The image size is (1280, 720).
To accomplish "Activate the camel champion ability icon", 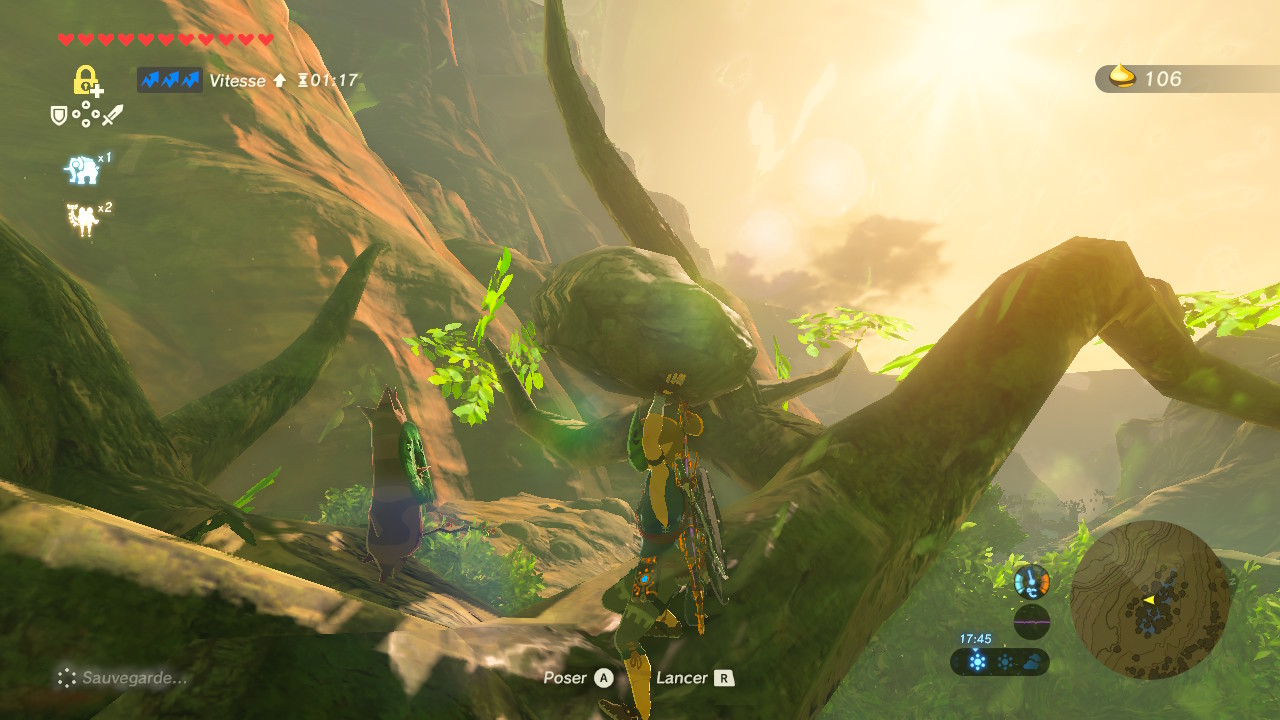I will click(x=82, y=219).
